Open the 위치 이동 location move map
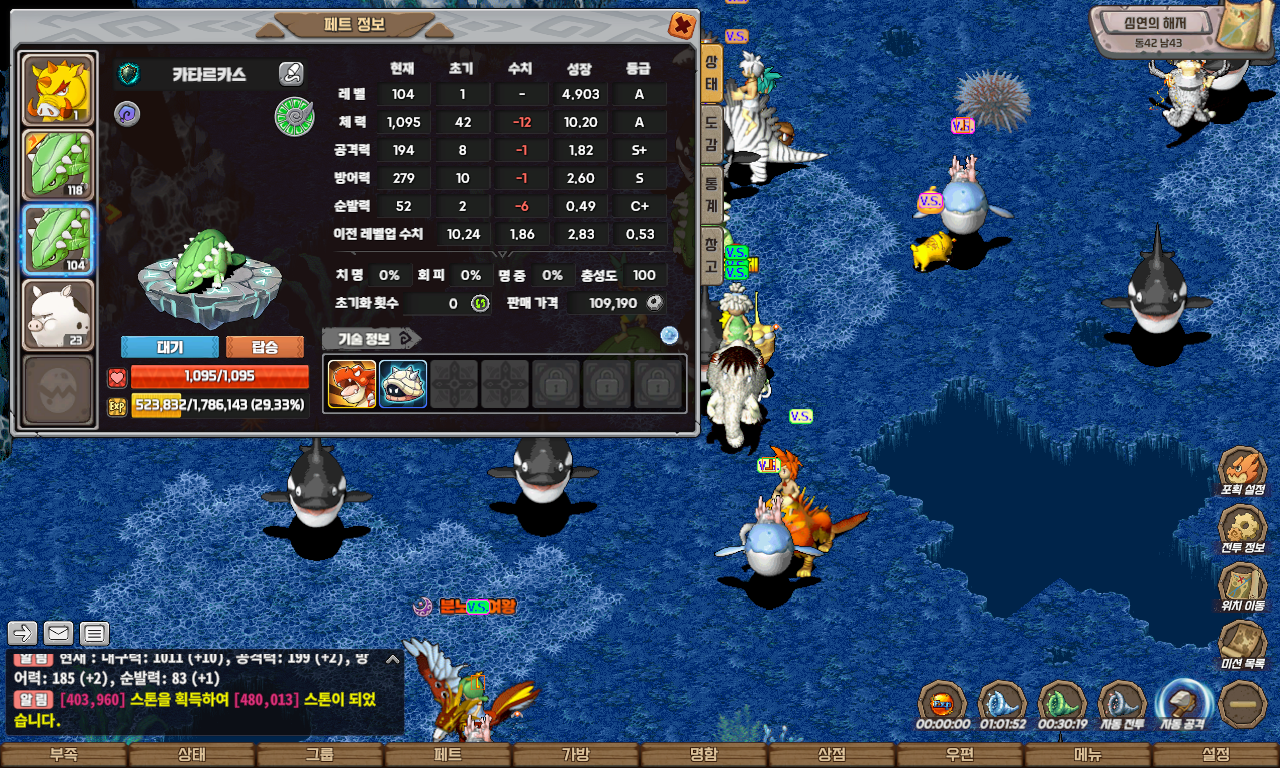This screenshot has height=768, width=1280. [1243, 588]
